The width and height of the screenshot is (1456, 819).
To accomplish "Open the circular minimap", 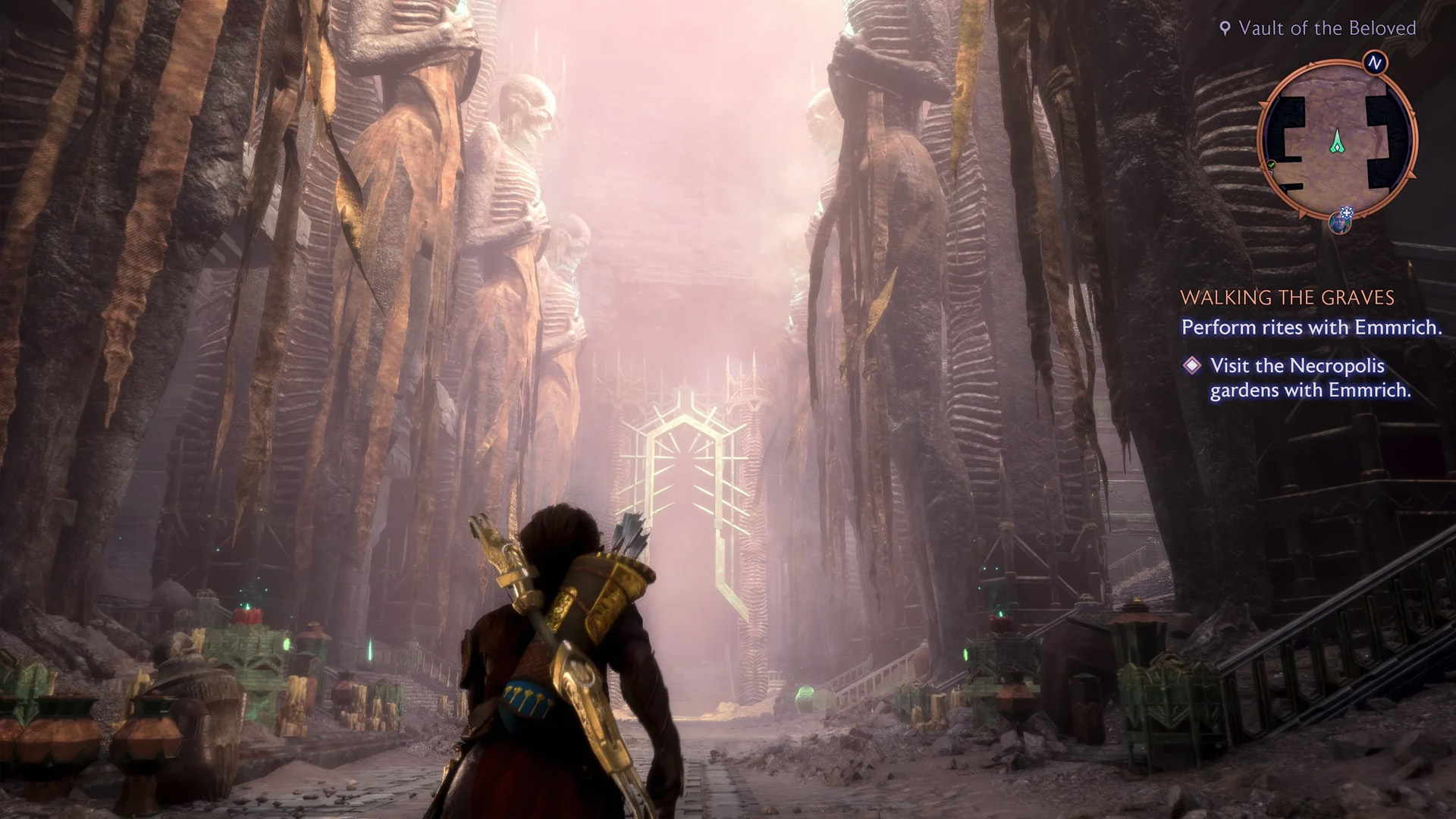I will click(x=1337, y=140).
